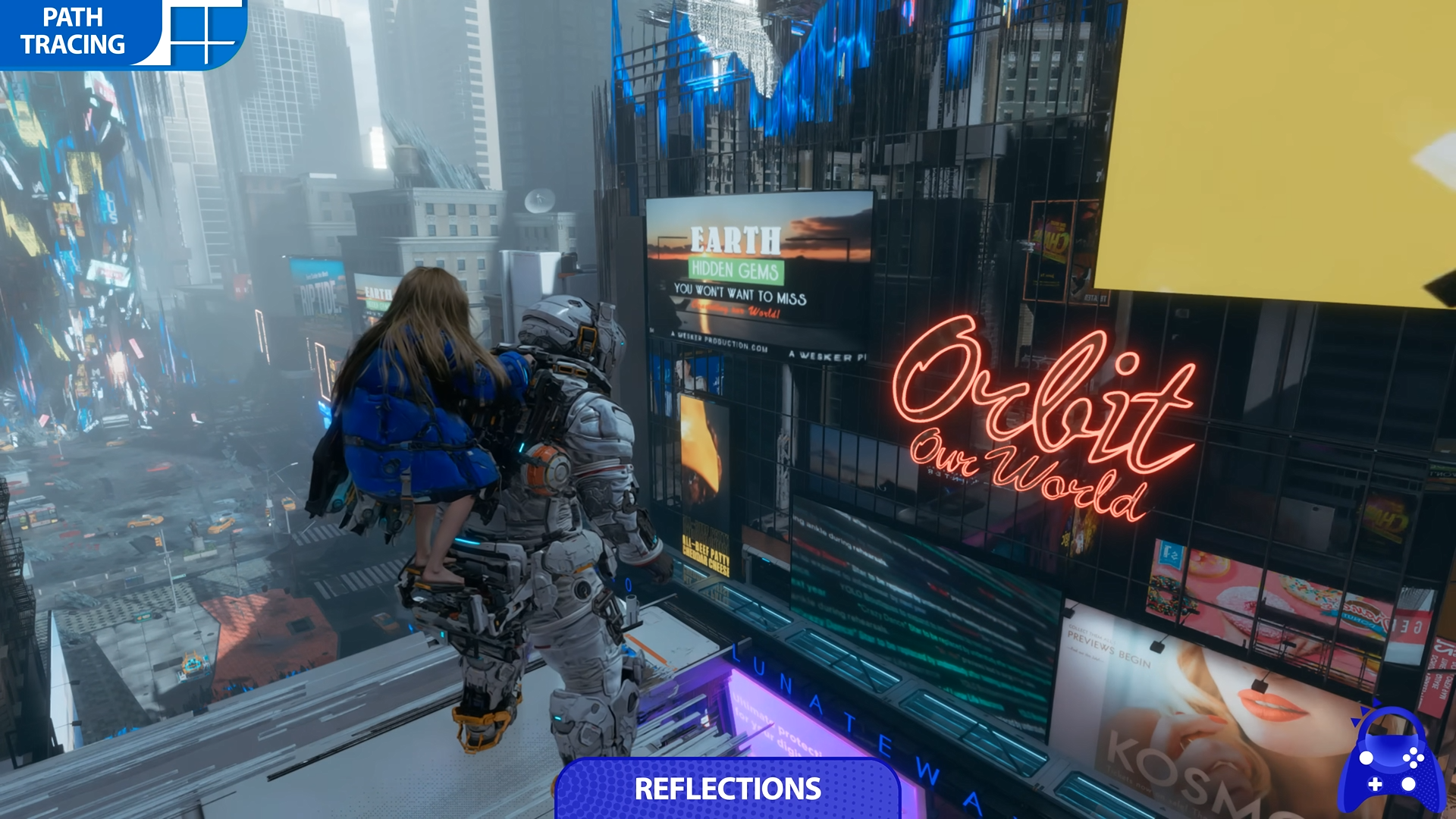
Task: Click the blue gamepad channel logo watermark
Action: point(1391,763)
